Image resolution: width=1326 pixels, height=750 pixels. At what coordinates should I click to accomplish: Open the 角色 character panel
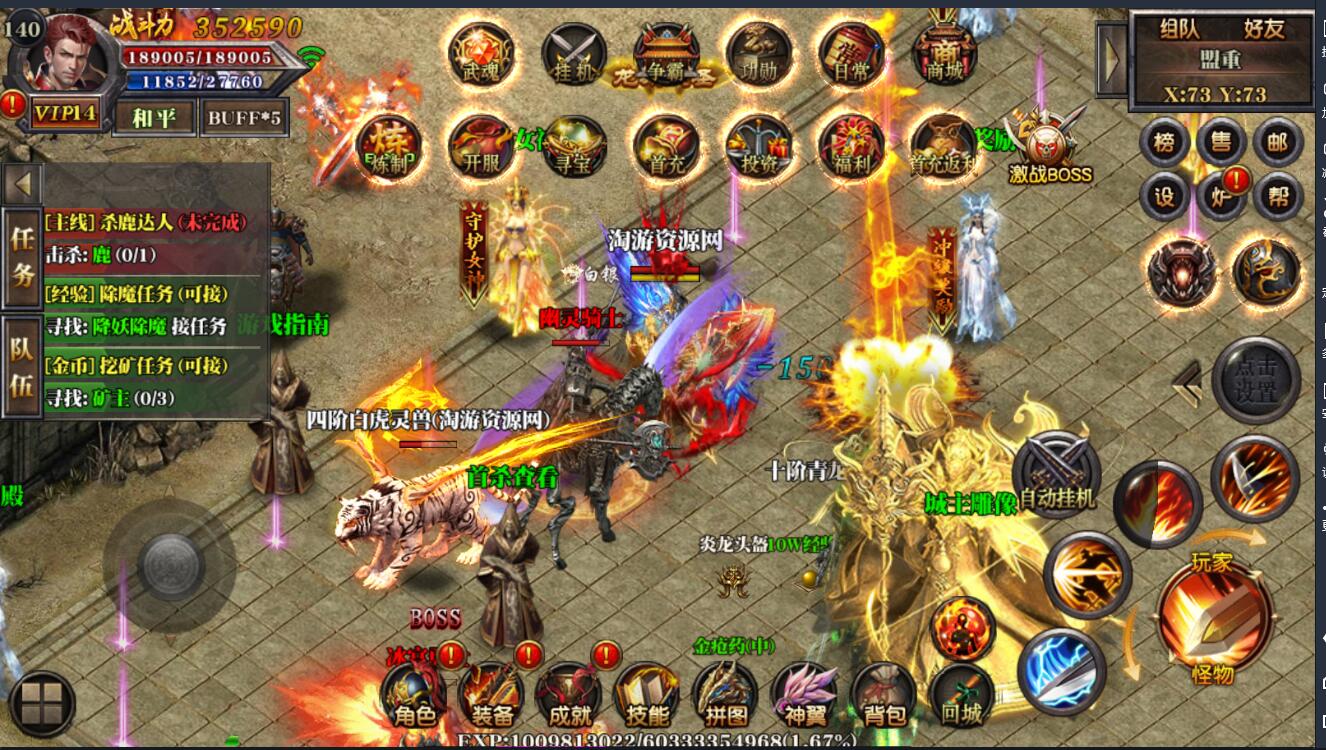[413, 697]
